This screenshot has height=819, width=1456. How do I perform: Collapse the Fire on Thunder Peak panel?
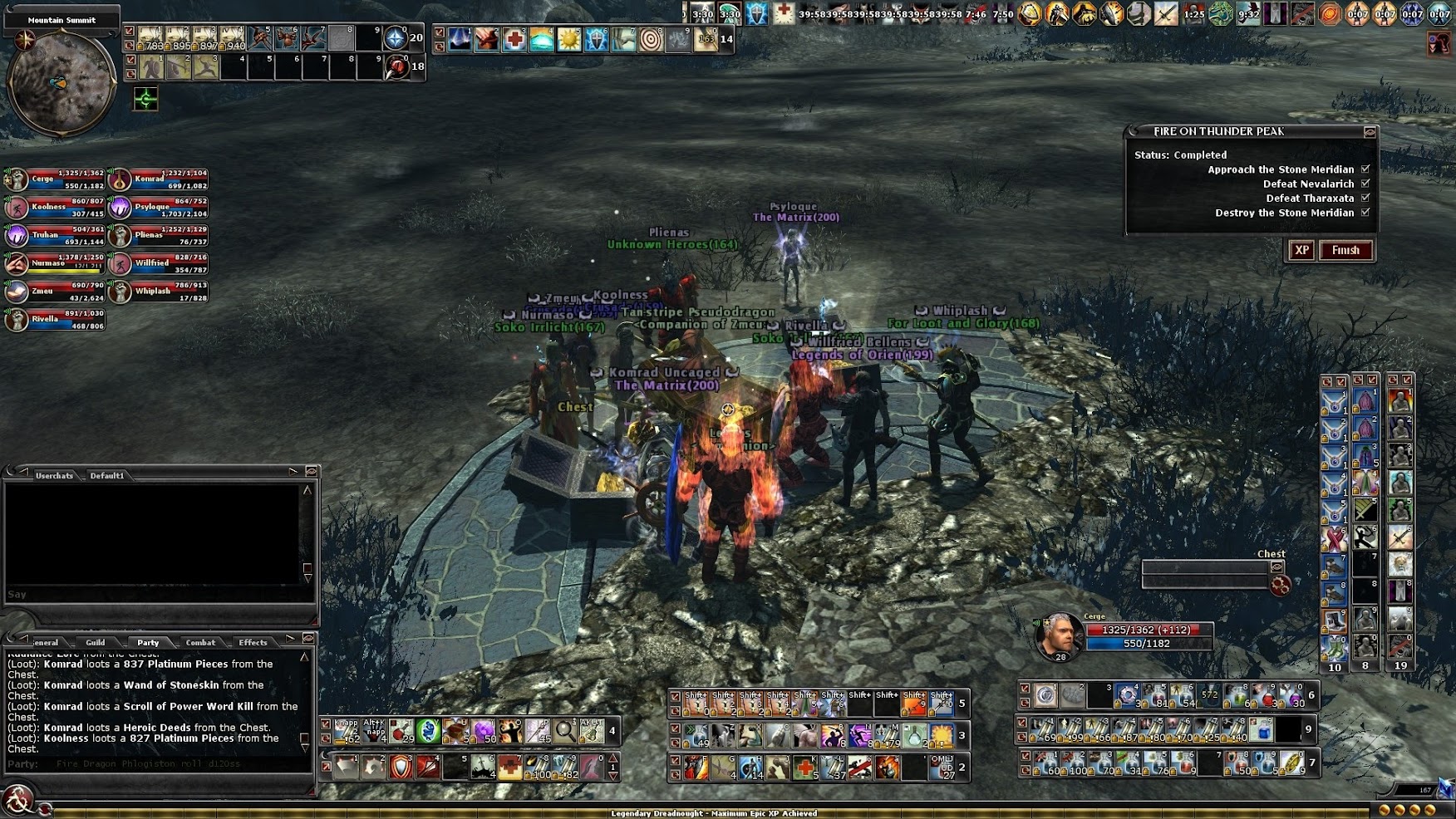coord(1370,132)
